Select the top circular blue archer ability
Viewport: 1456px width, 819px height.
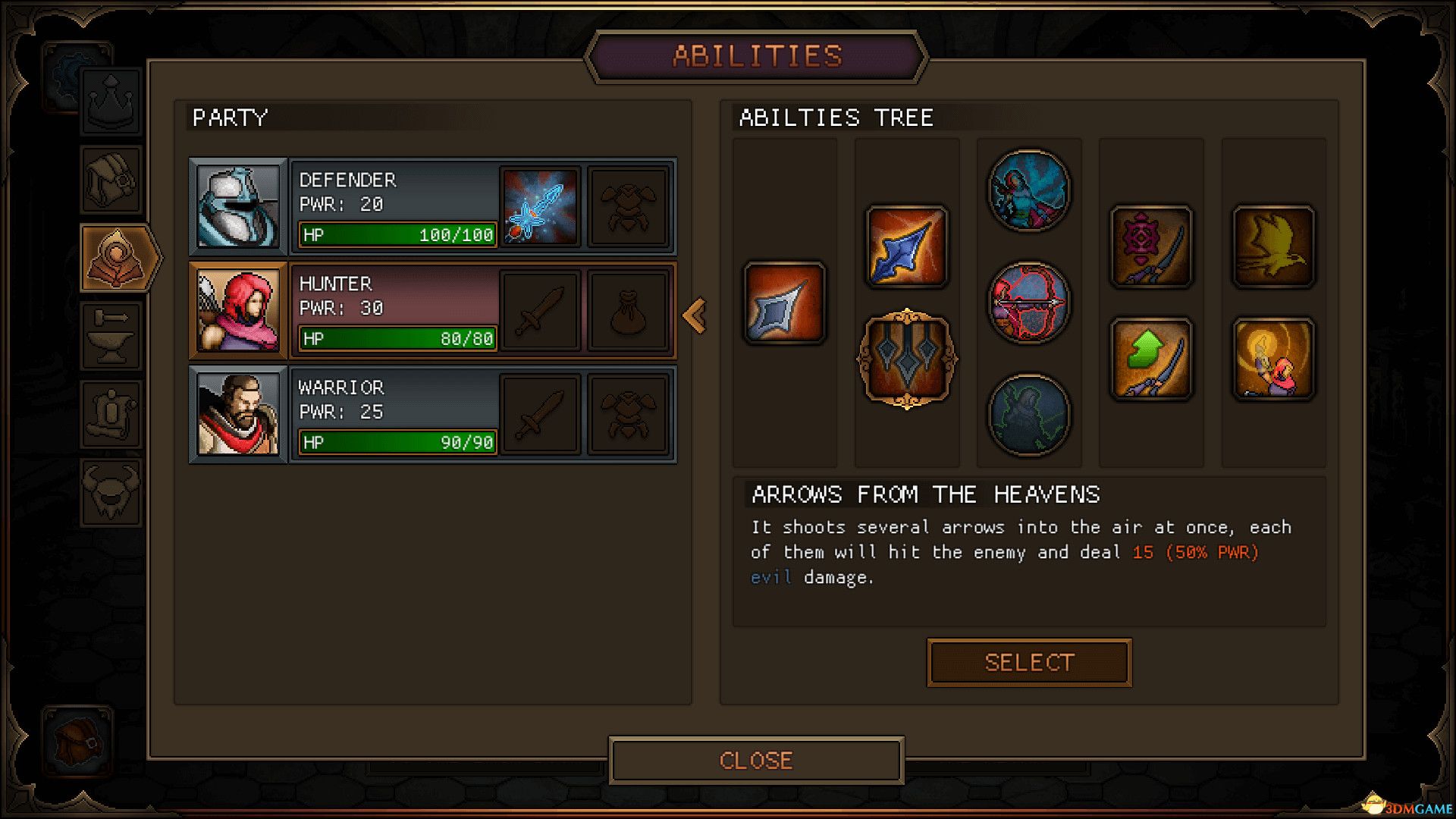tap(1029, 190)
